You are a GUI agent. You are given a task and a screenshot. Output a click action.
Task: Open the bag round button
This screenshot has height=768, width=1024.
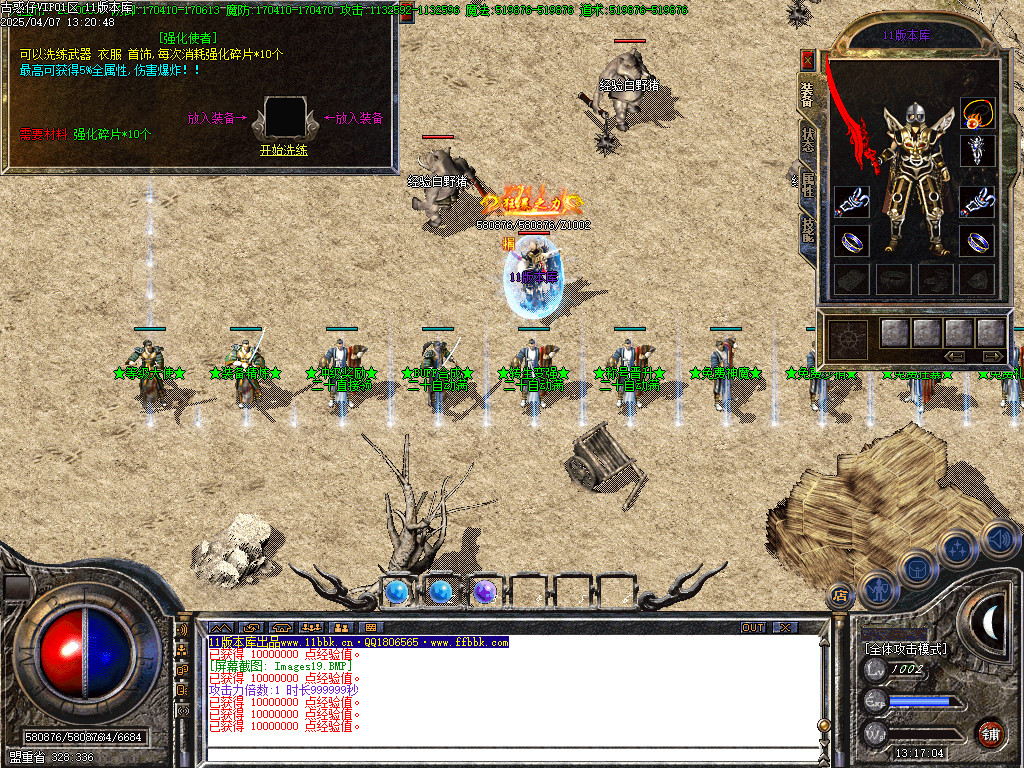[x=916, y=568]
